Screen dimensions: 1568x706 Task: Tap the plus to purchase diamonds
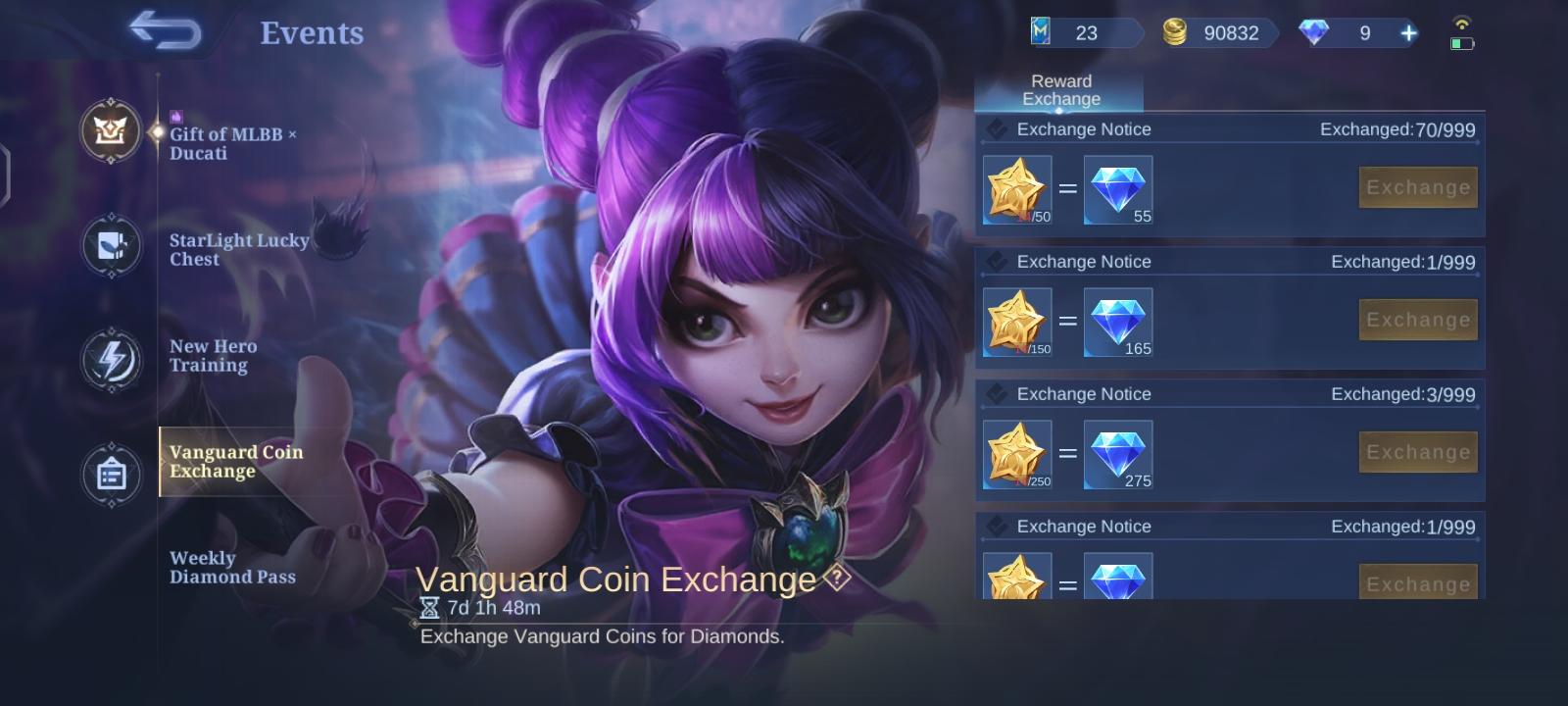pyautogui.click(x=1408, y=32)
